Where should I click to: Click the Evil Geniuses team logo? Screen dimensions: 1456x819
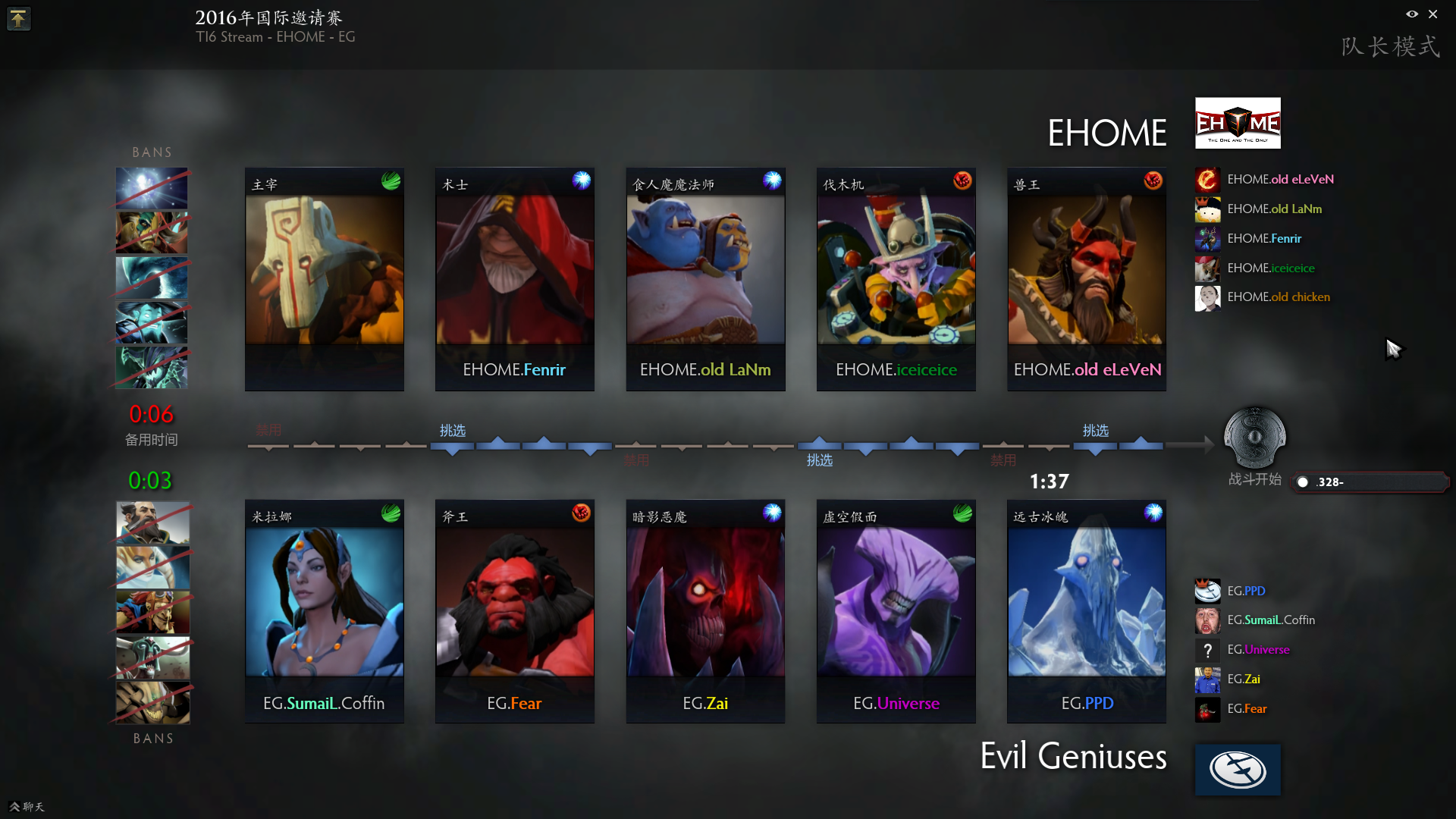1237,769
